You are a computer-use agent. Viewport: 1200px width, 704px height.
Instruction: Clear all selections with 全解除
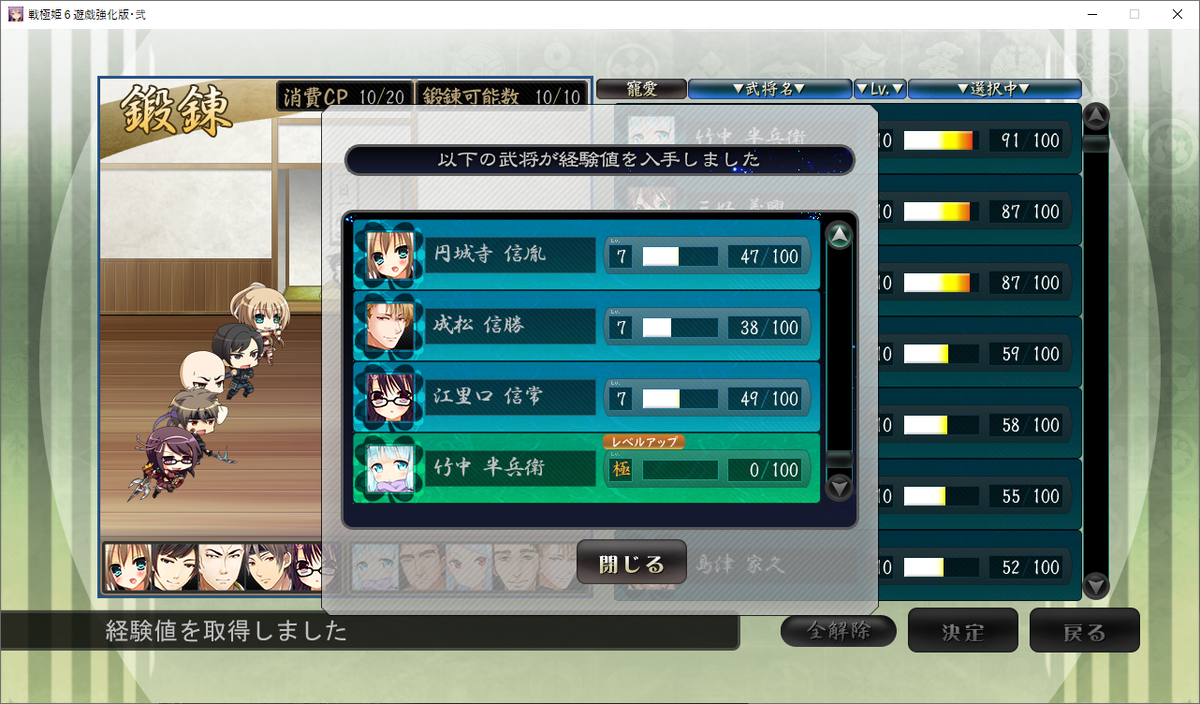[838, 631]
